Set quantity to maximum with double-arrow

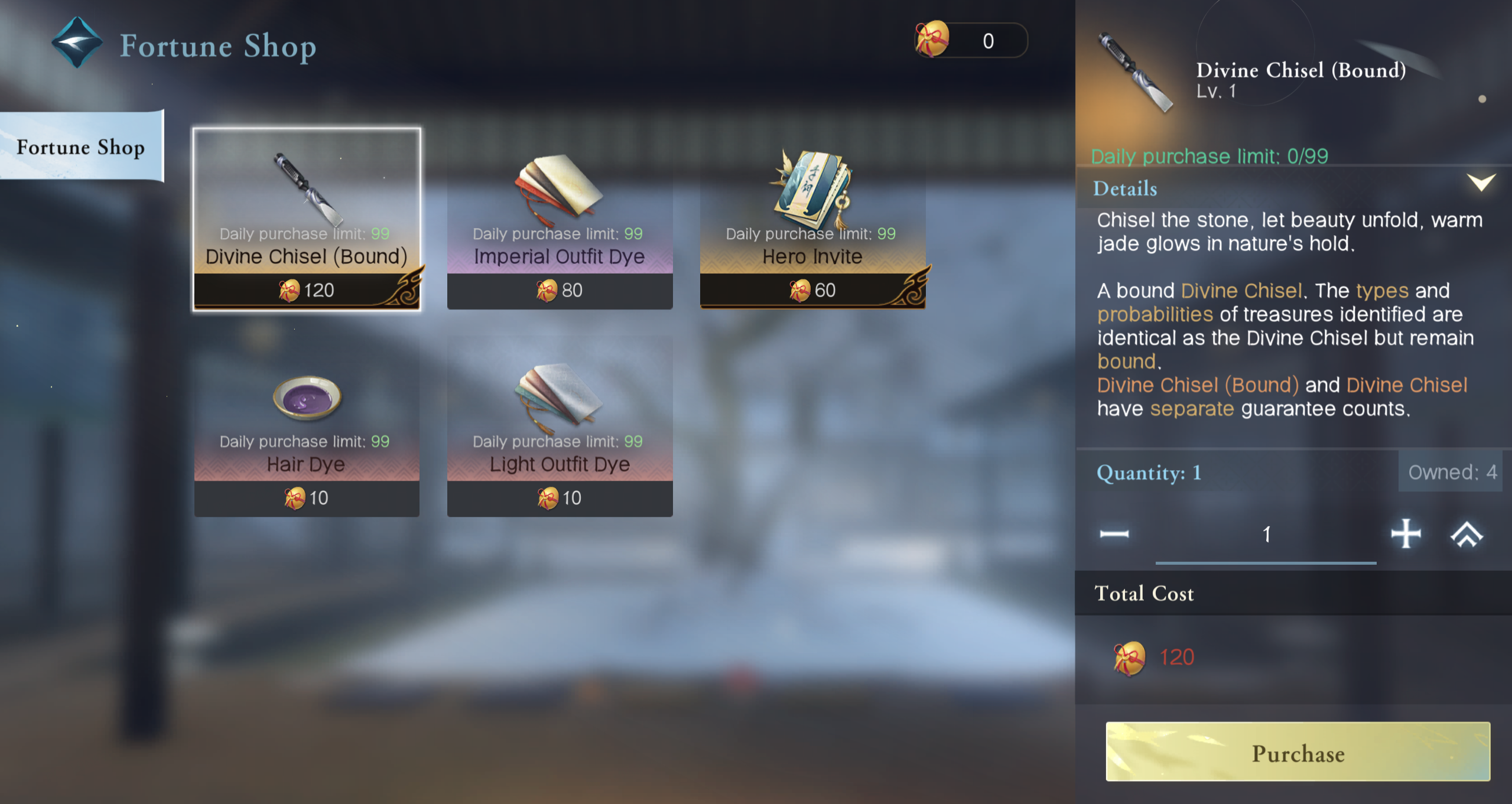point(1467,535)
